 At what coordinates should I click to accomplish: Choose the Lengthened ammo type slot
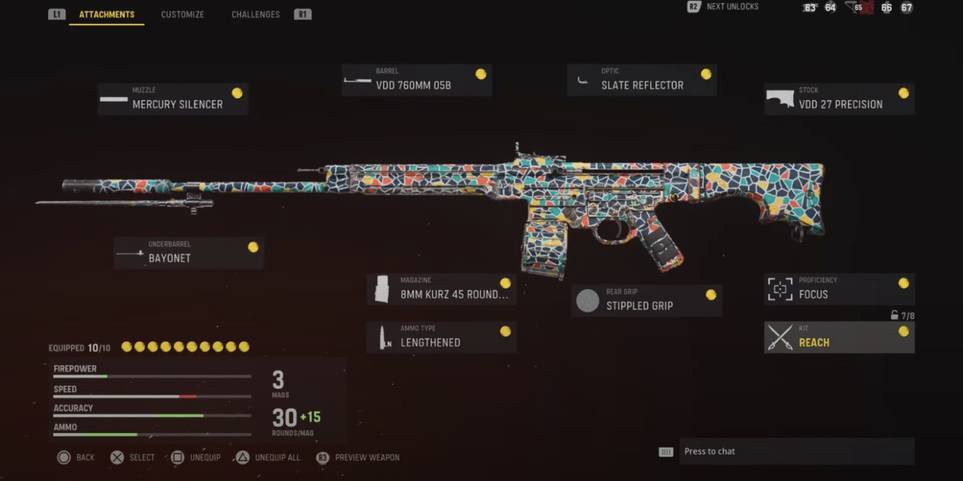click(x=441, y=337)
